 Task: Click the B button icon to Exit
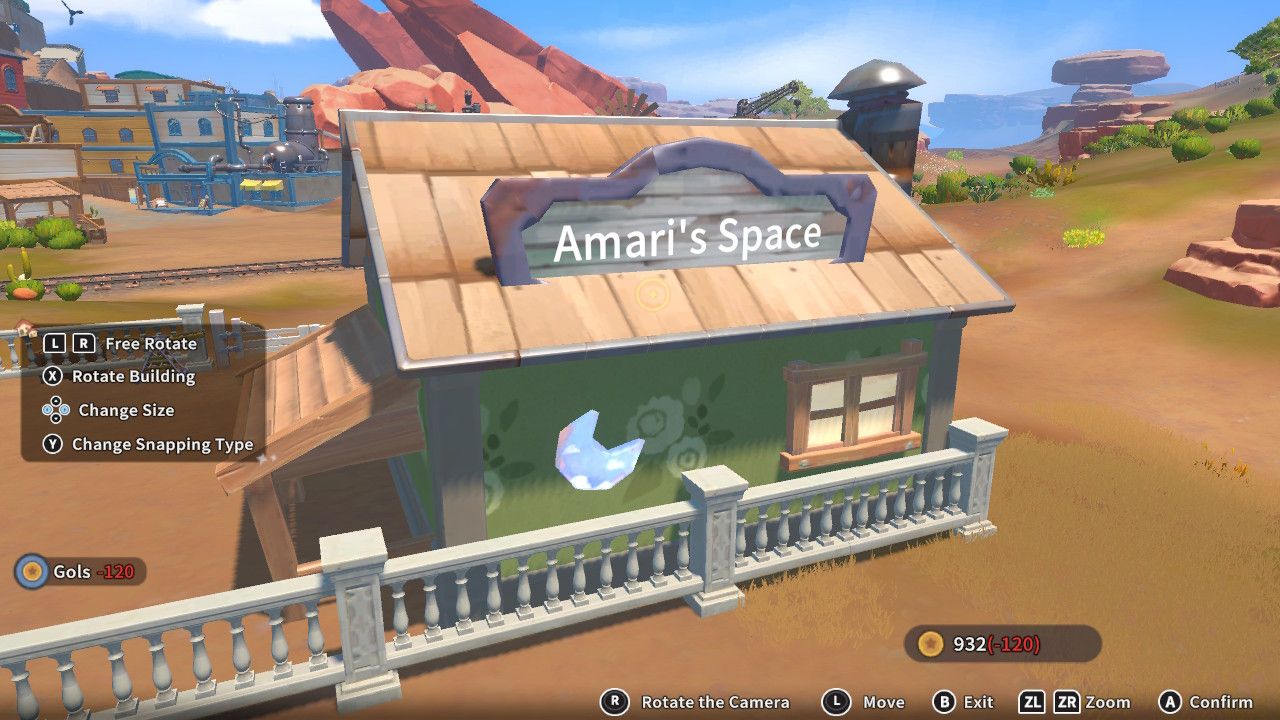(x=943, y=701)
